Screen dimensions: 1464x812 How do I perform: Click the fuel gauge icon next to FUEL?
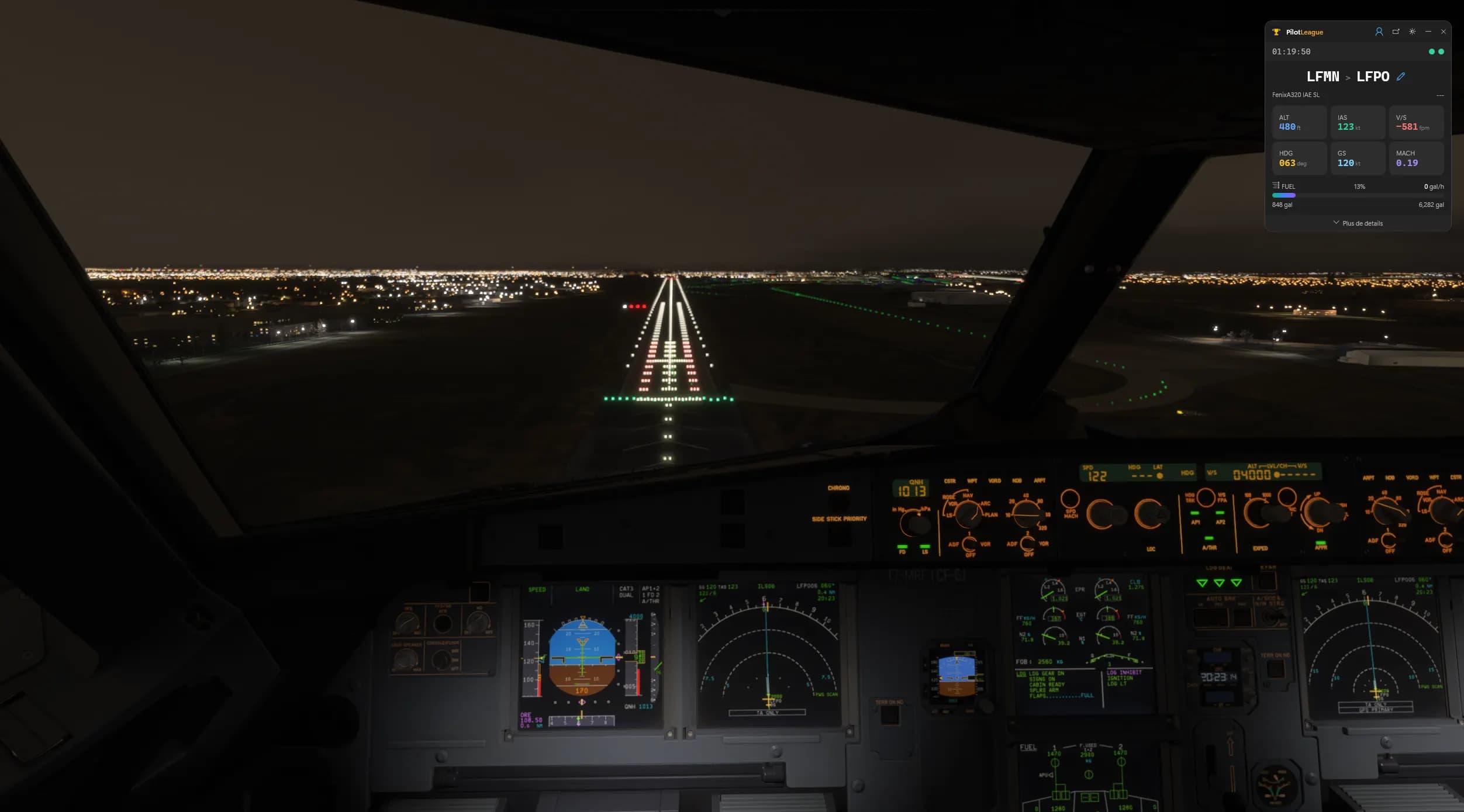pyautogui.click(x=1276, y=186)
